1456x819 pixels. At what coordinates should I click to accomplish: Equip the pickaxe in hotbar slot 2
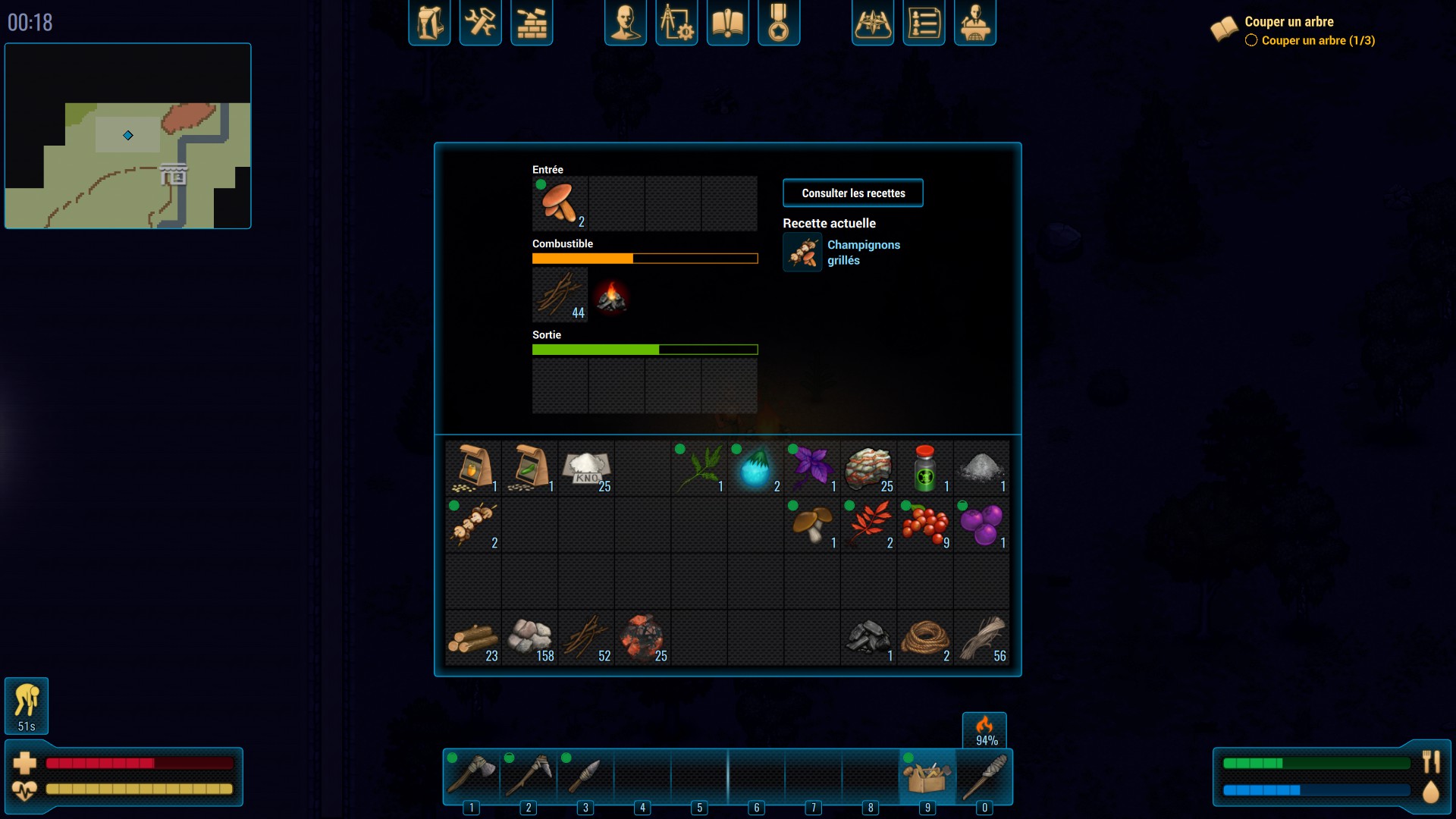[529, 776]
